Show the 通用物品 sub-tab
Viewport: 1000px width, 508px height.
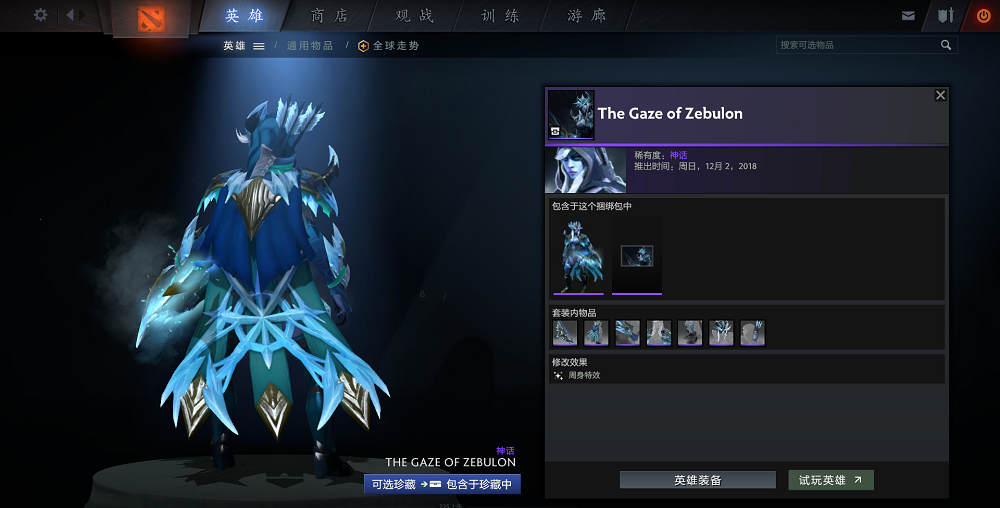coord(309,46)
